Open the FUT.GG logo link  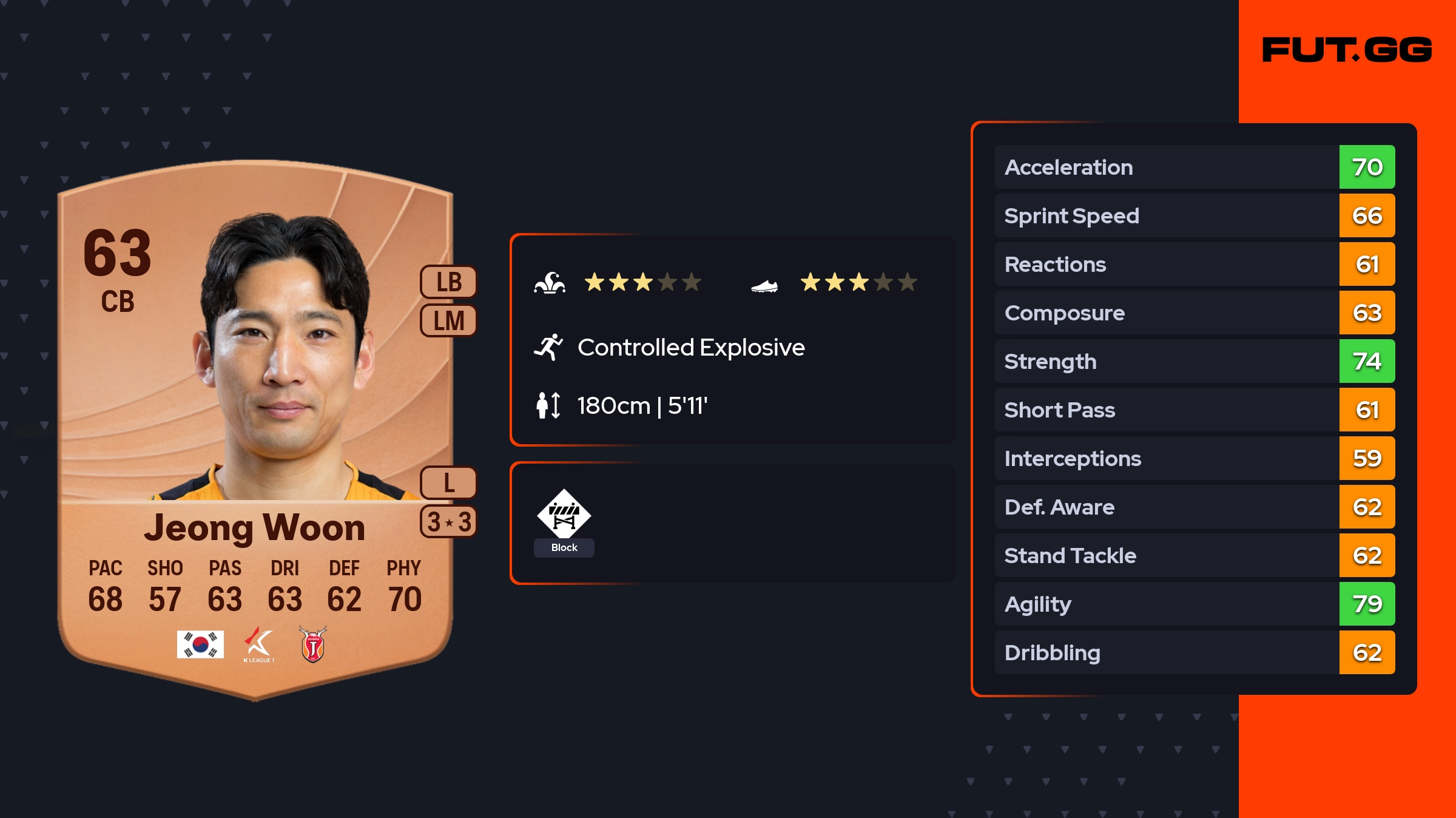click(x=1347, y=50)
